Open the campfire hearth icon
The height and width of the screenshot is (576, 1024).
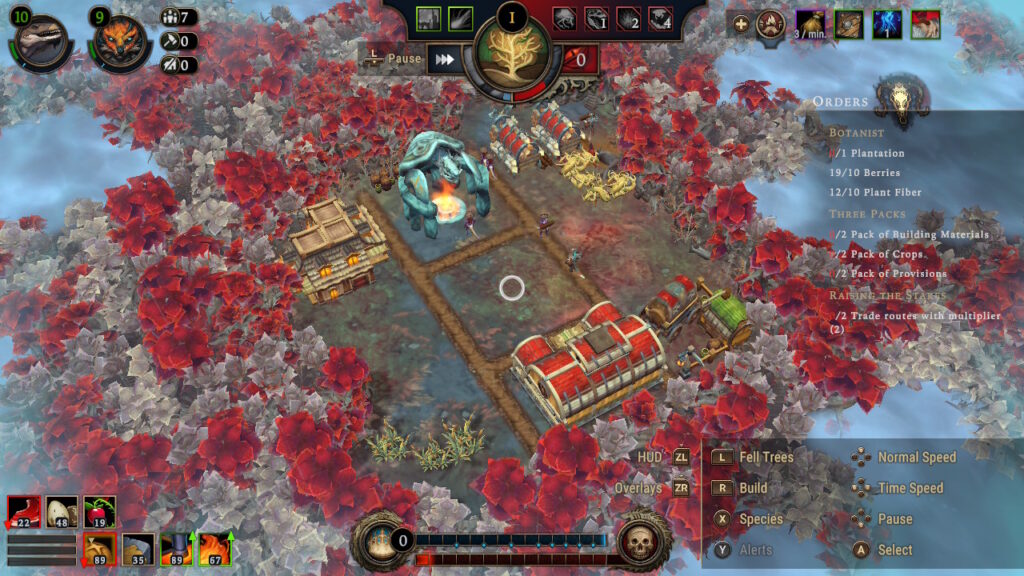(x=769, y=23)
